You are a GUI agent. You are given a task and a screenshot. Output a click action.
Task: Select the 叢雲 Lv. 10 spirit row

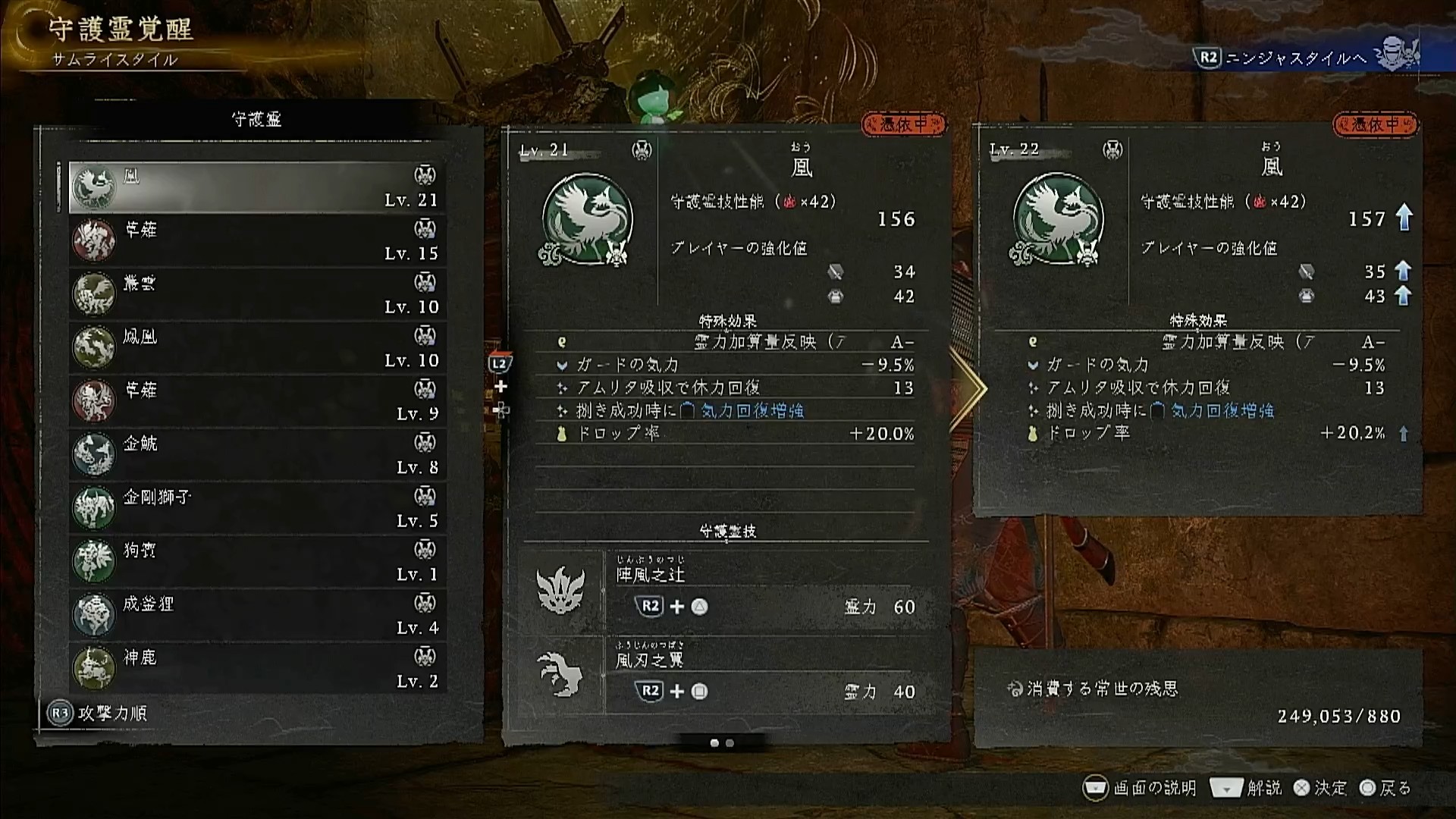257,294
